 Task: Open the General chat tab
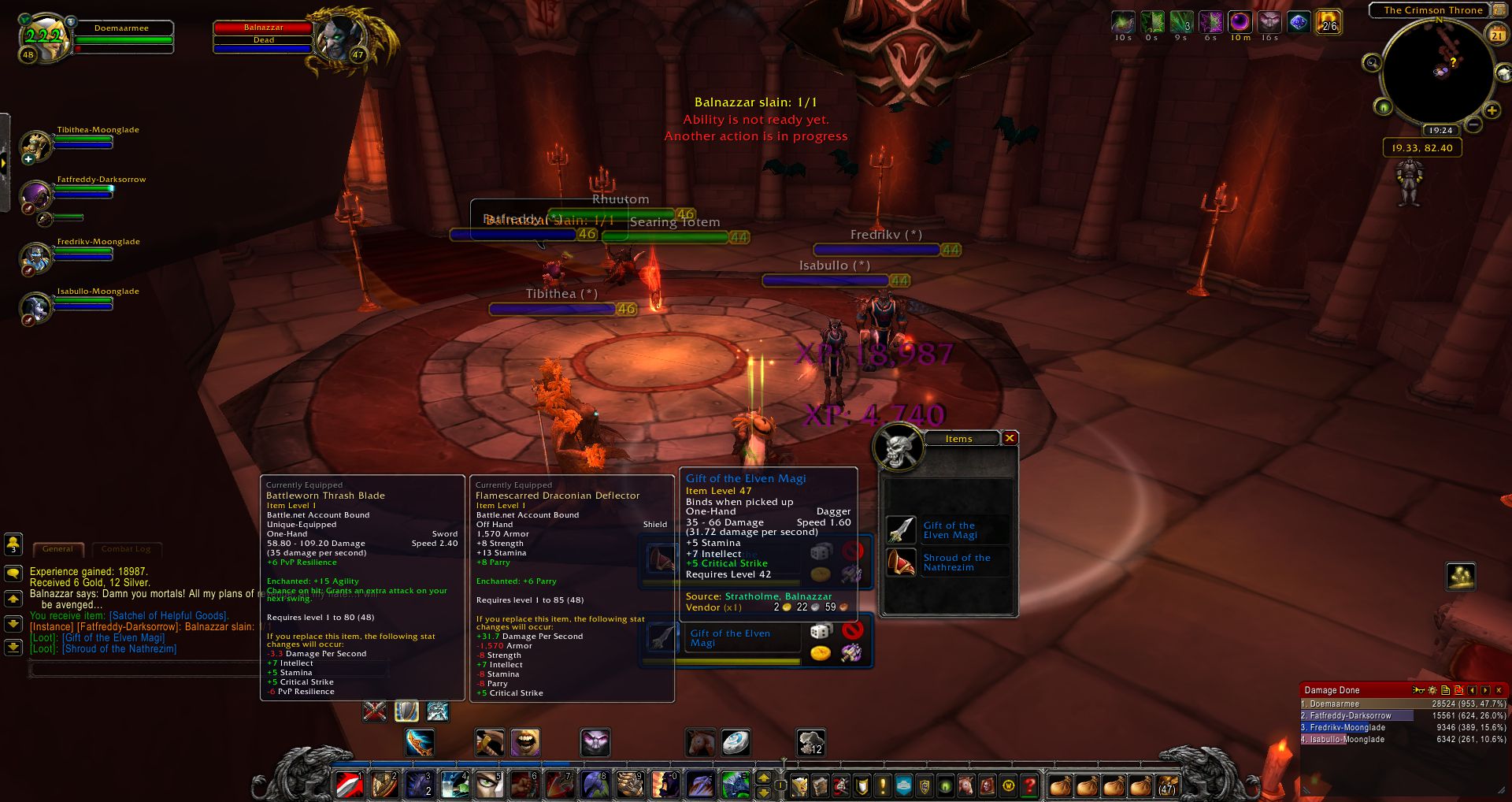coord(57,549)
